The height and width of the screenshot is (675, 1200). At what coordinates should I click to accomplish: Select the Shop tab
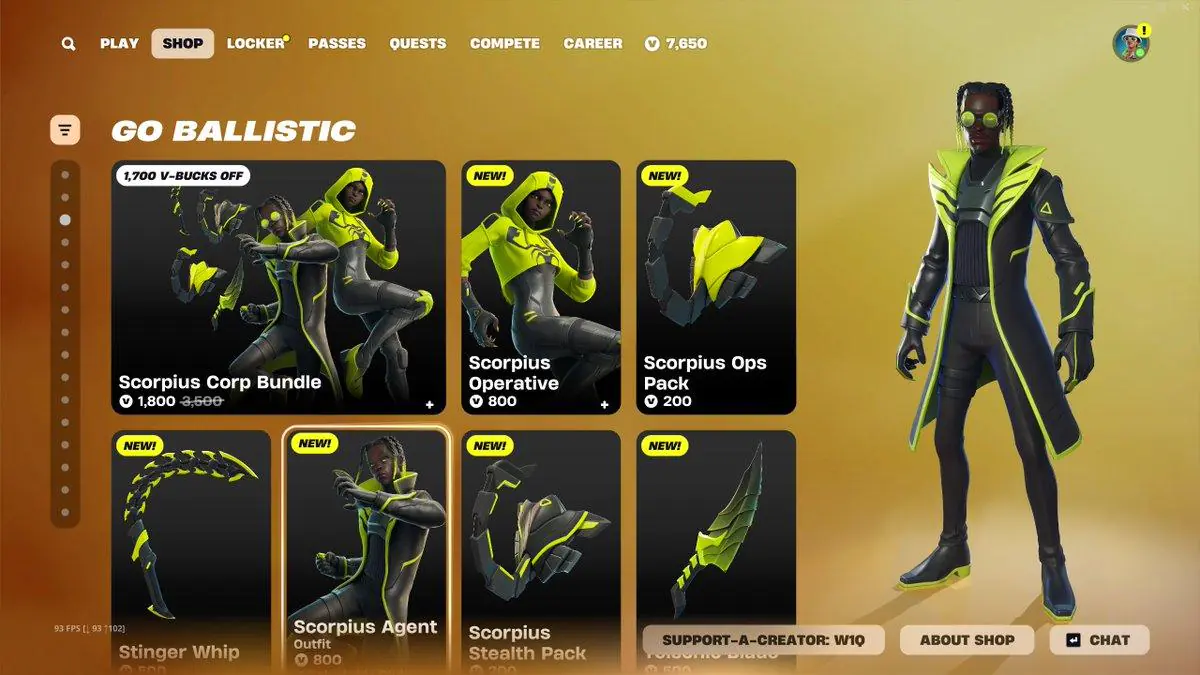coord(183,44)
